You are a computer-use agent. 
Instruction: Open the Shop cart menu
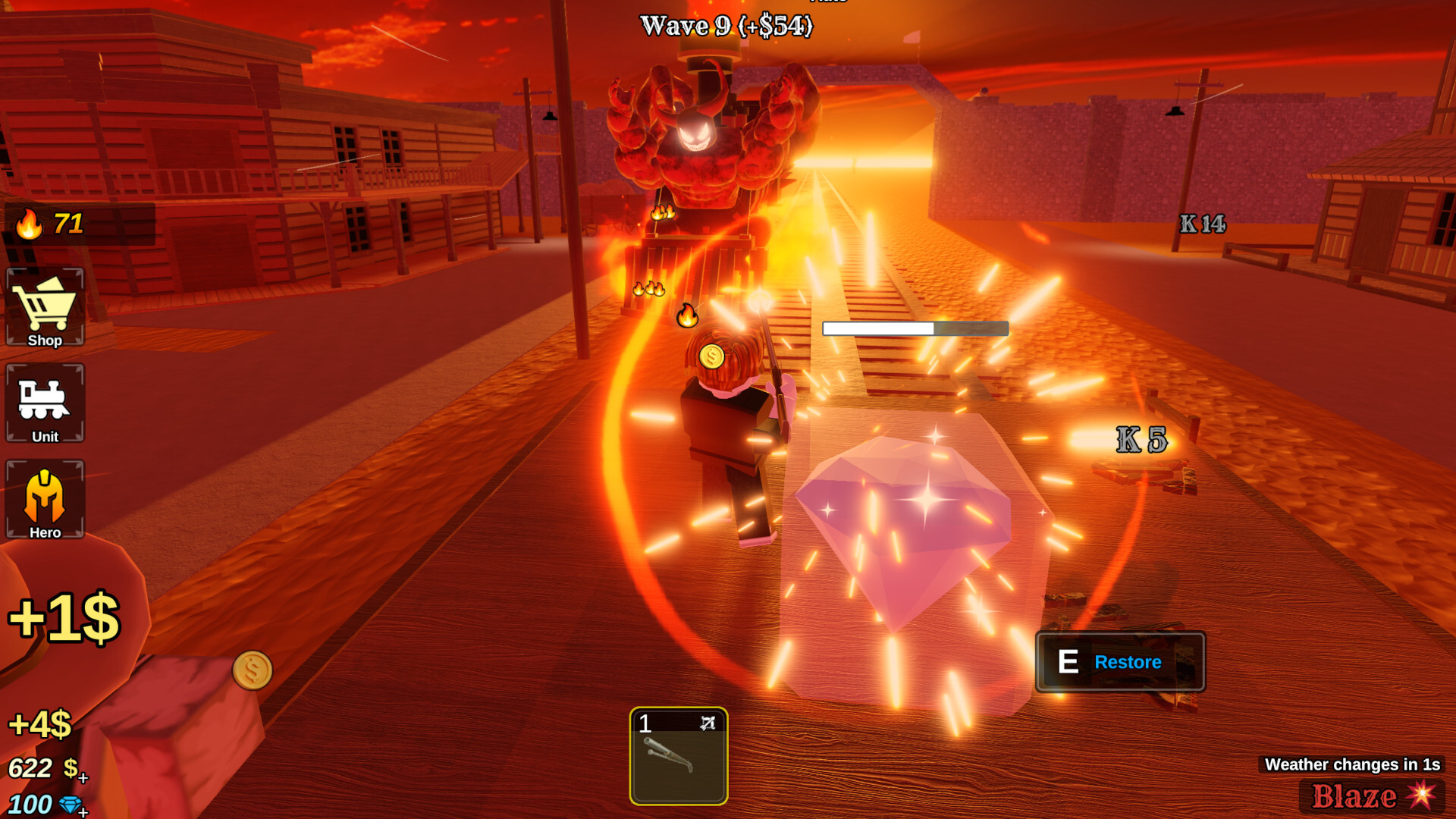point(45,307)
